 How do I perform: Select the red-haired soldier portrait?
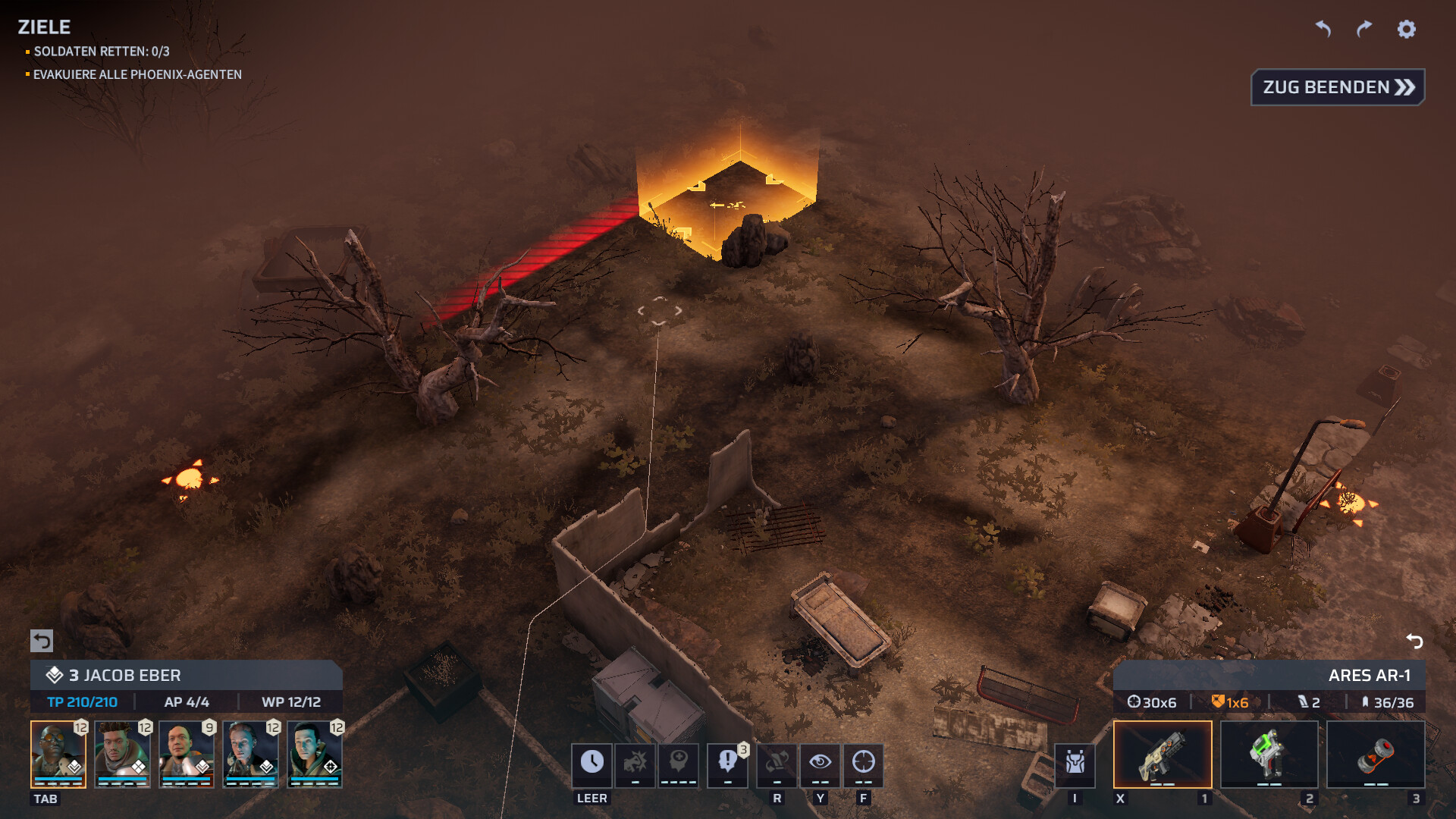[x=250, y=754]
